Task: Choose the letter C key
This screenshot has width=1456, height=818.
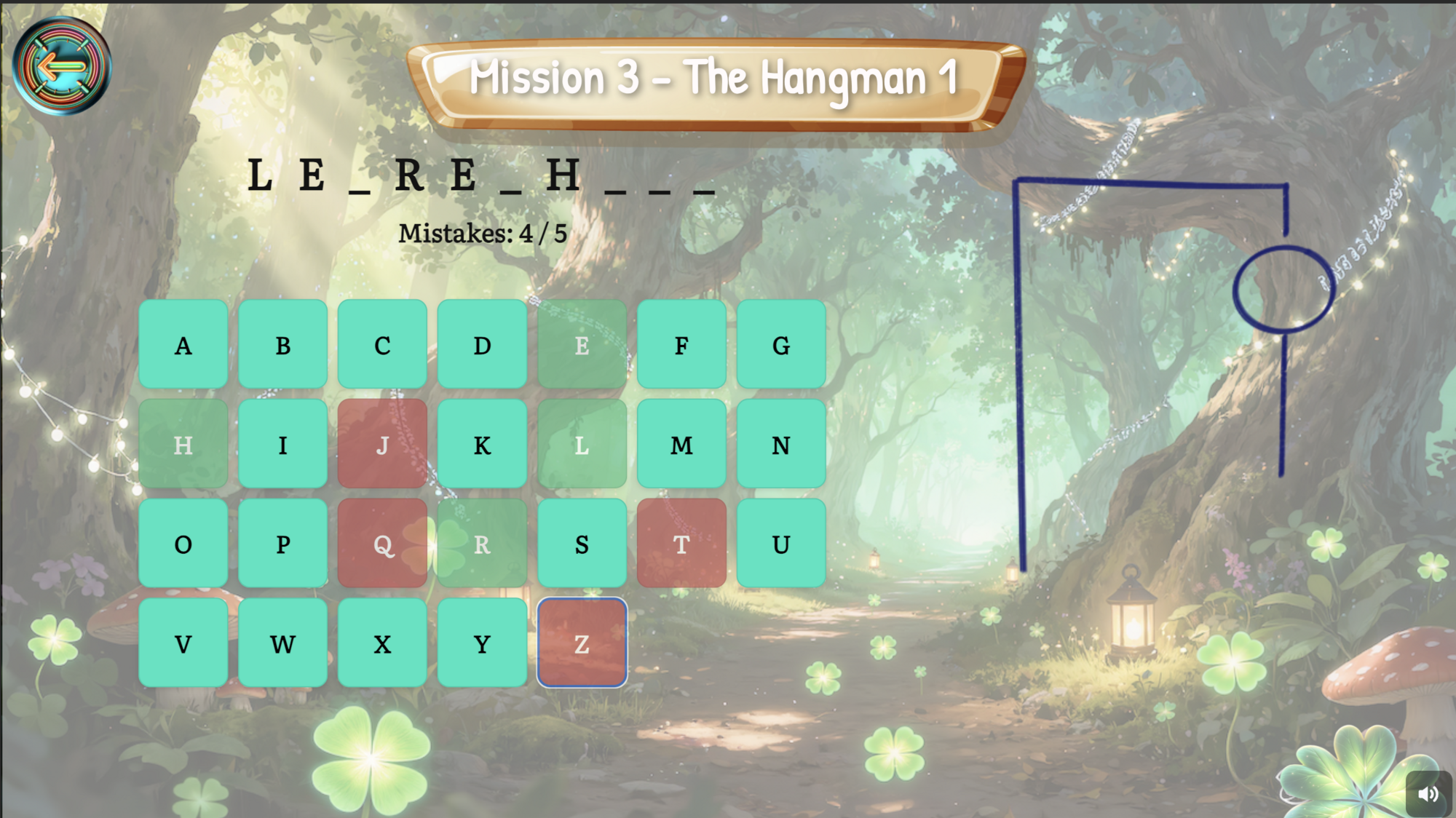Action: [x=382, y=345]
